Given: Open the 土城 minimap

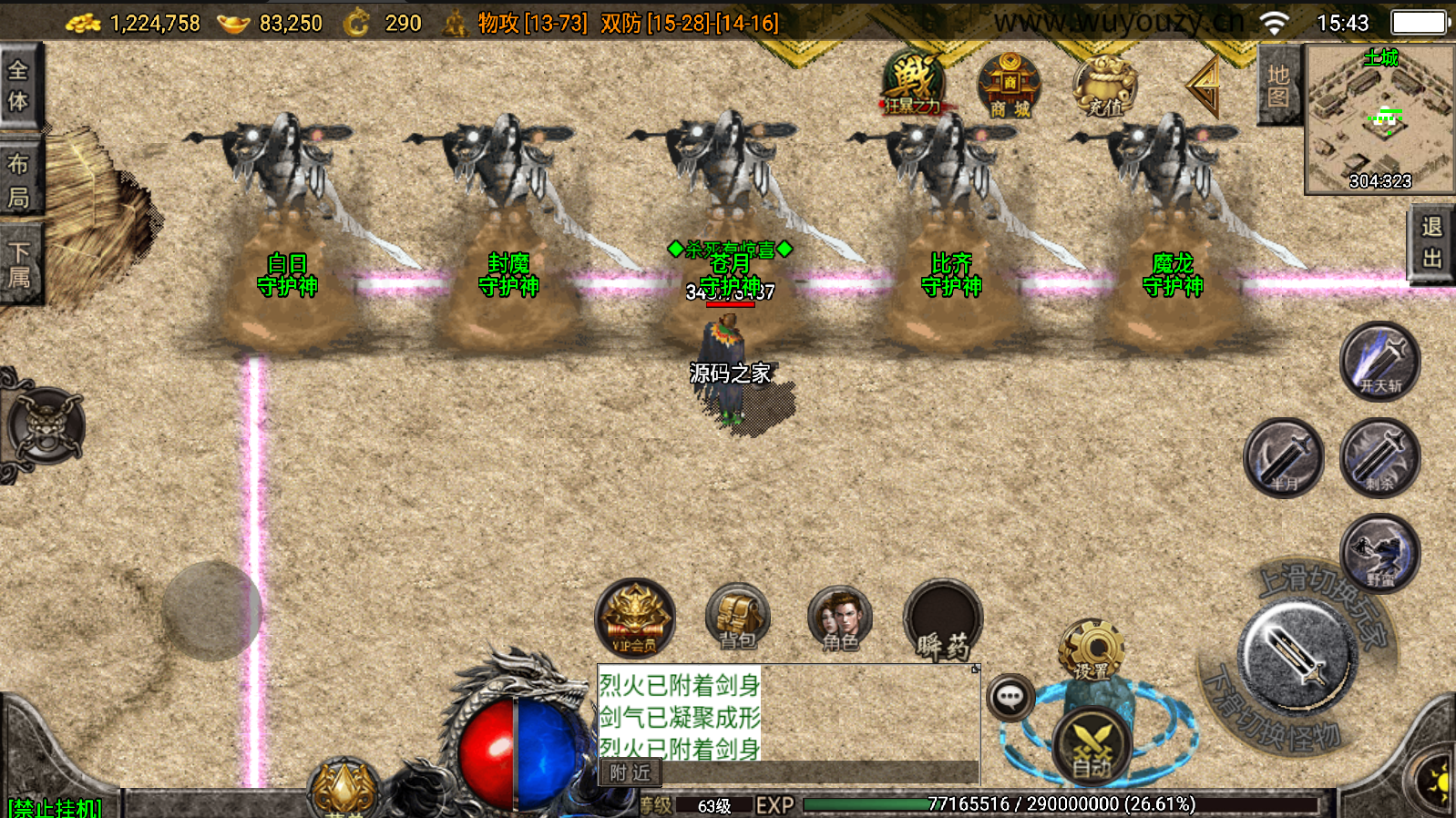Looking at the screenshot, I should coord(1379,119).
